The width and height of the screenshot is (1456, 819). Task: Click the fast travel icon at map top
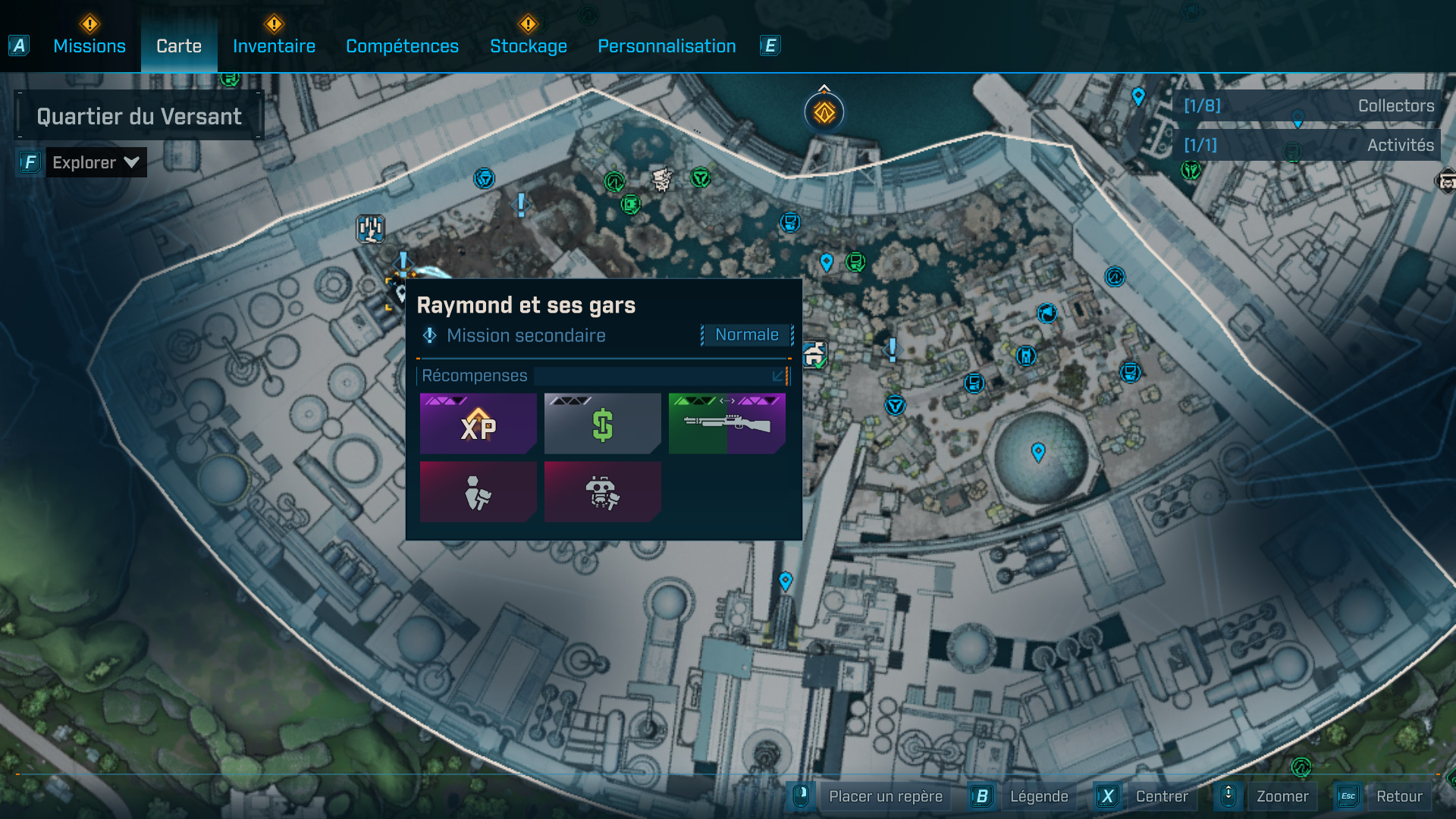[x=823, y=111]
